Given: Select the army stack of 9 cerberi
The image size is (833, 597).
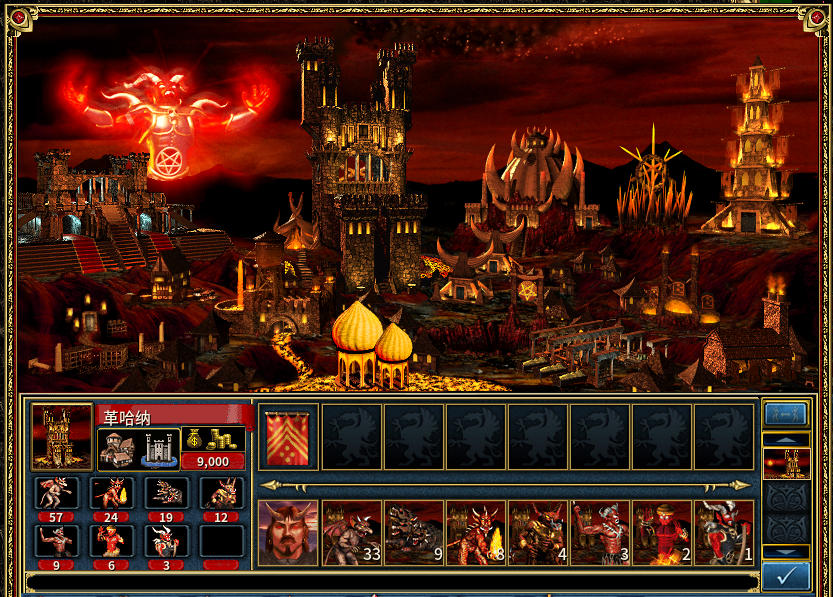Looking at the screenshot, I should 413,533.
